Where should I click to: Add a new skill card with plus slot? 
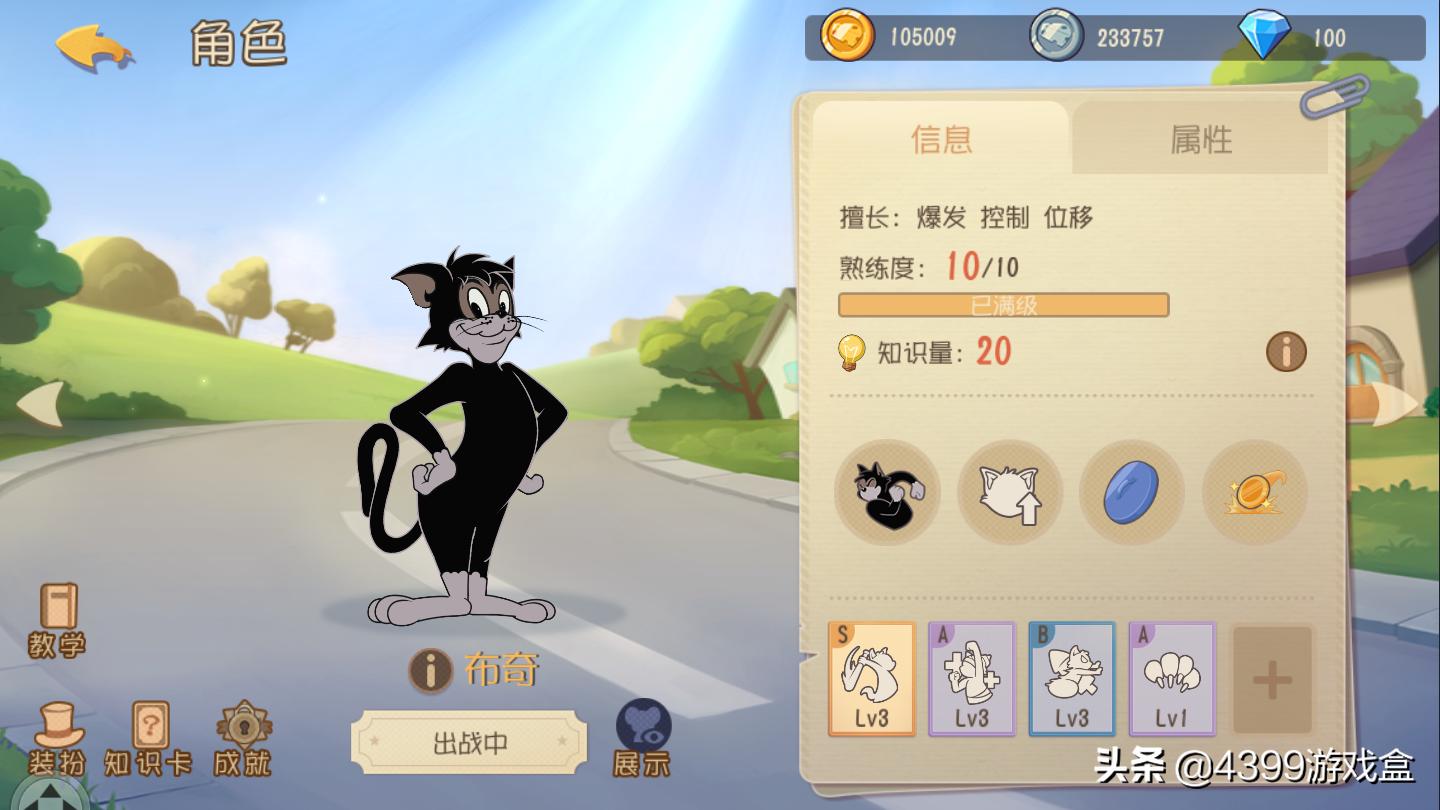1272,678
